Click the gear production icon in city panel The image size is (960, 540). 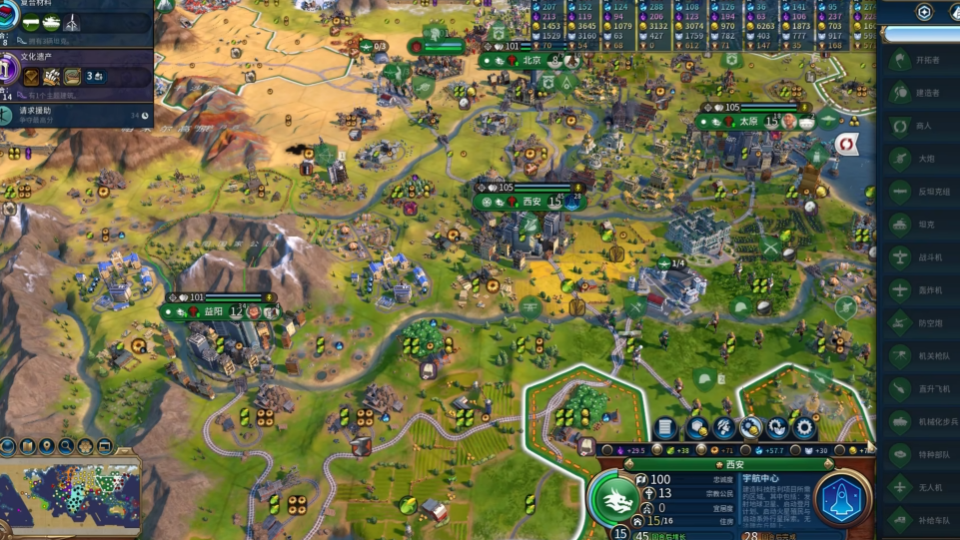pyautogui.click(x=804, y=429)
